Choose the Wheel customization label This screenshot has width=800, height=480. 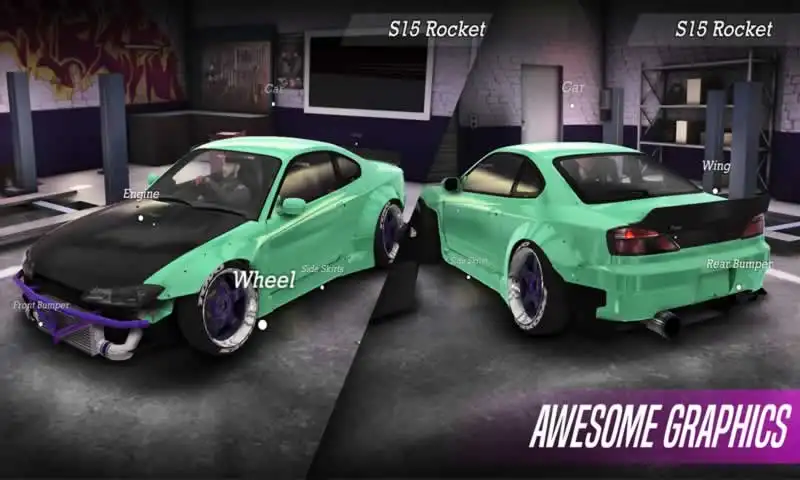[x=264, y=280]
